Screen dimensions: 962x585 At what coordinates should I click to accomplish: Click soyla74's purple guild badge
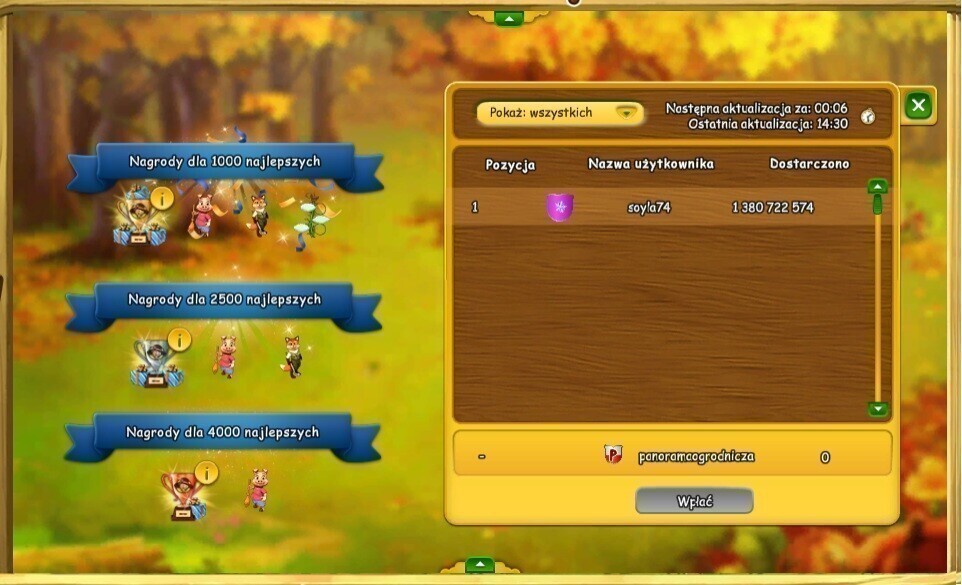(x=560, y=208)
